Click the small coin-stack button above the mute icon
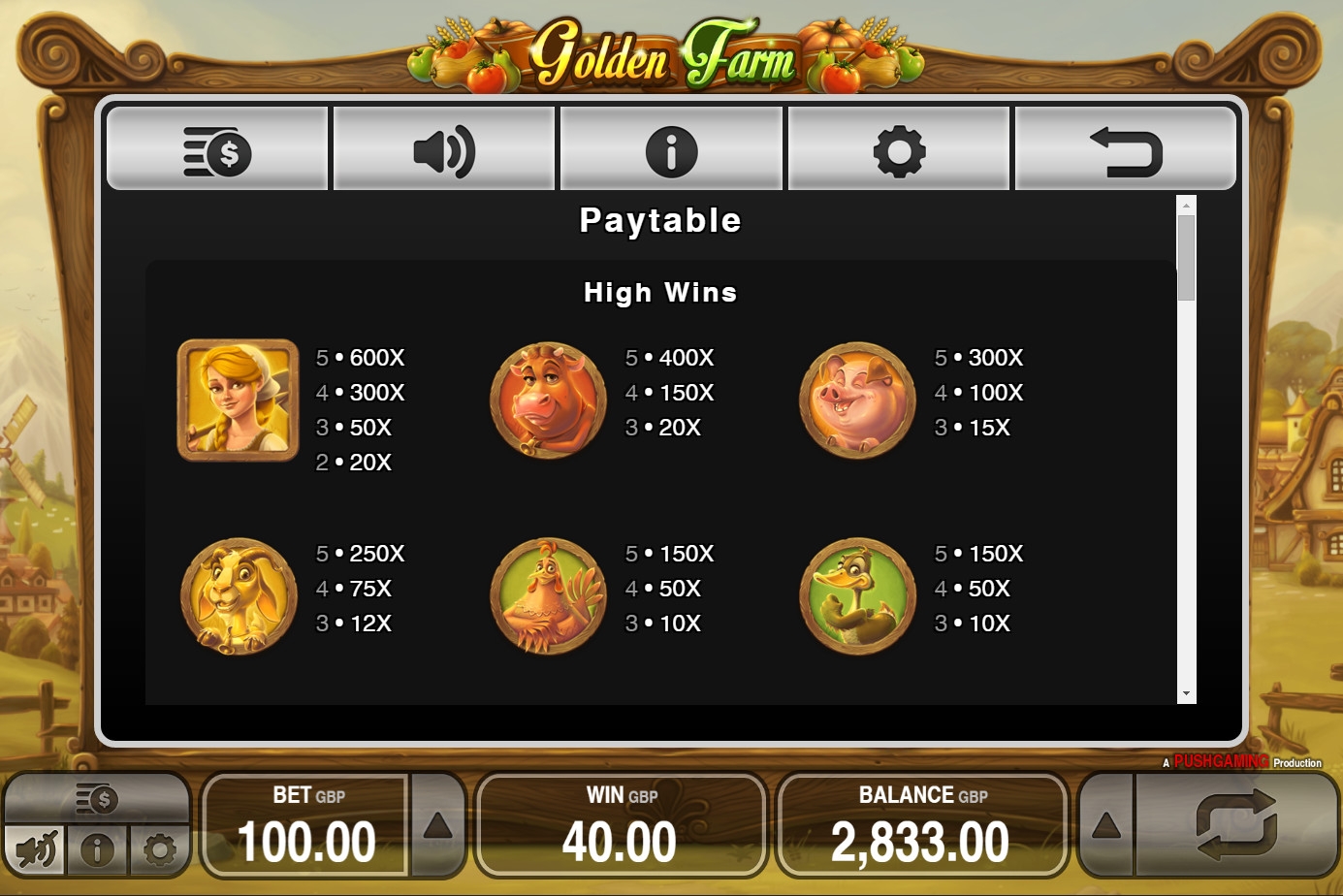This screenshot has width=1343, height=896. 97,799
